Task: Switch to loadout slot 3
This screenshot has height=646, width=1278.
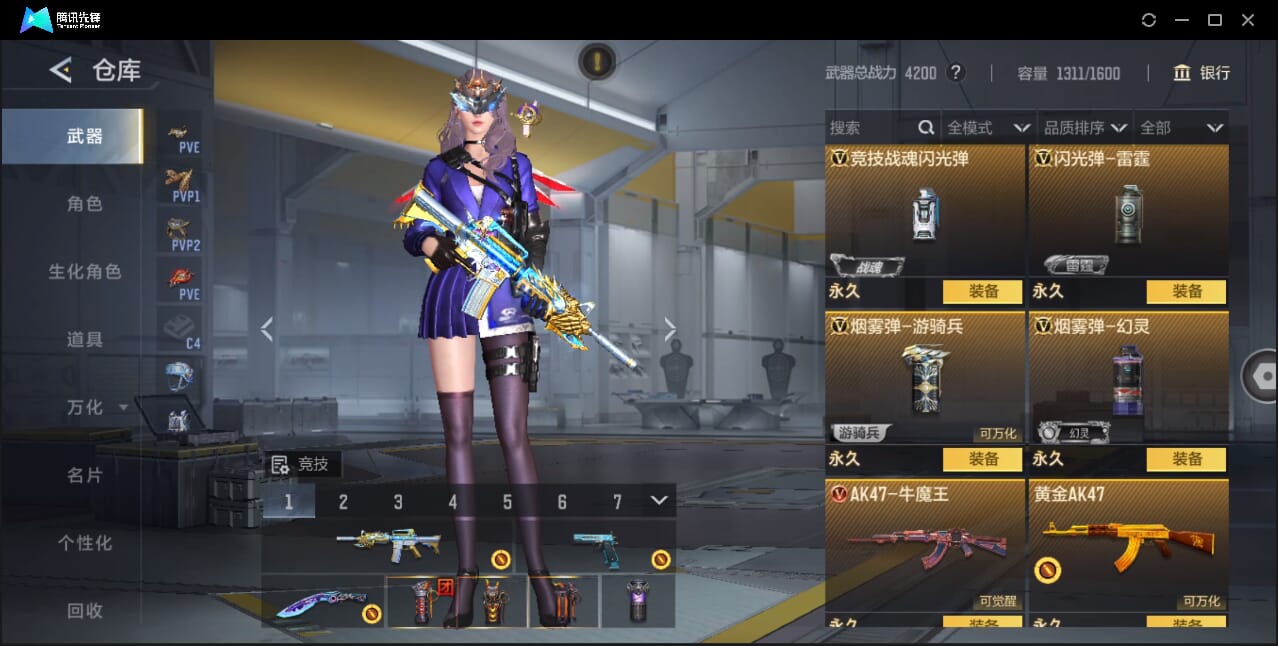Action: (x=398, y=502)
